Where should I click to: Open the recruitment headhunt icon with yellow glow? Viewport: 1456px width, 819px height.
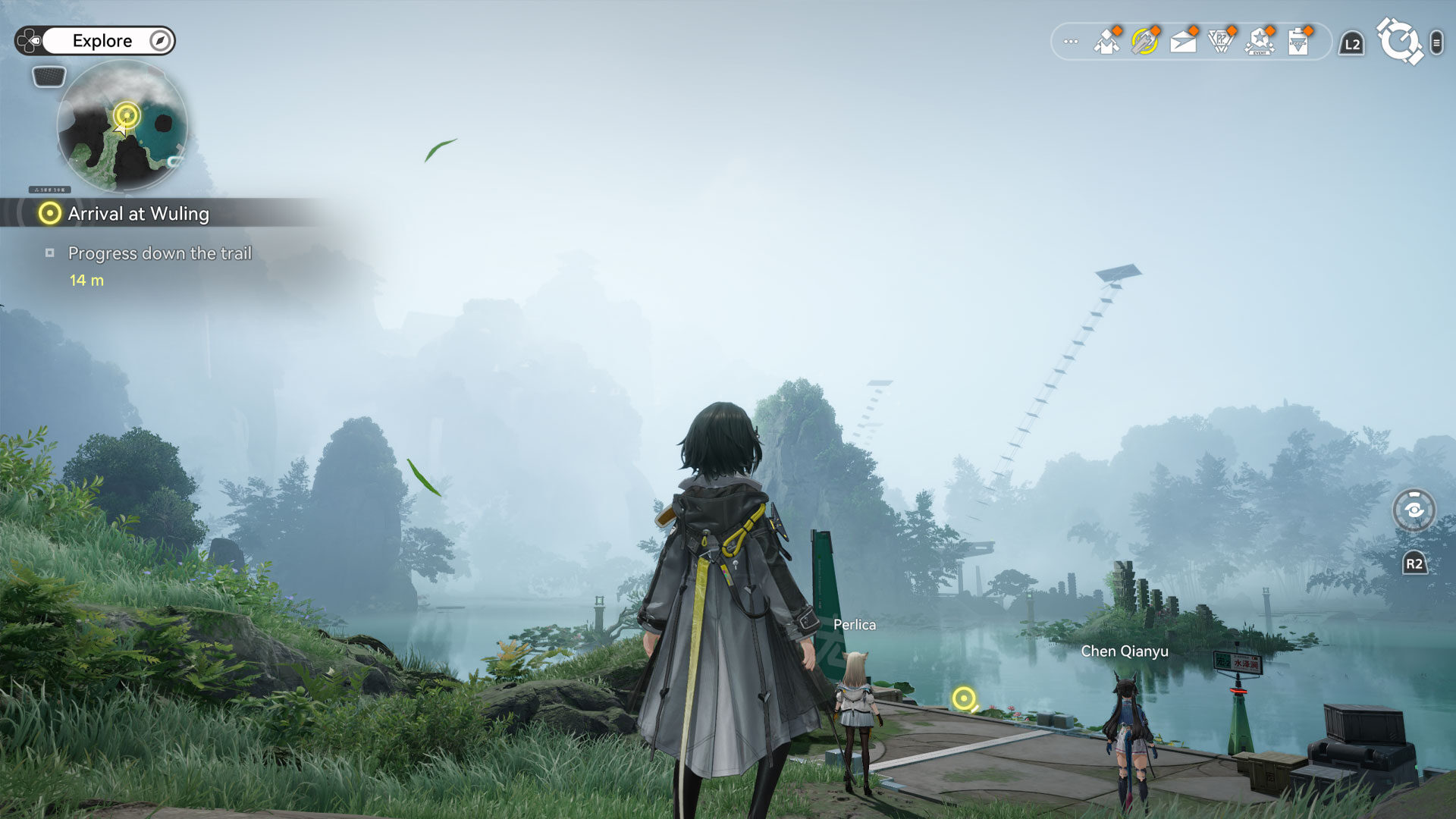coord(1144,42)
